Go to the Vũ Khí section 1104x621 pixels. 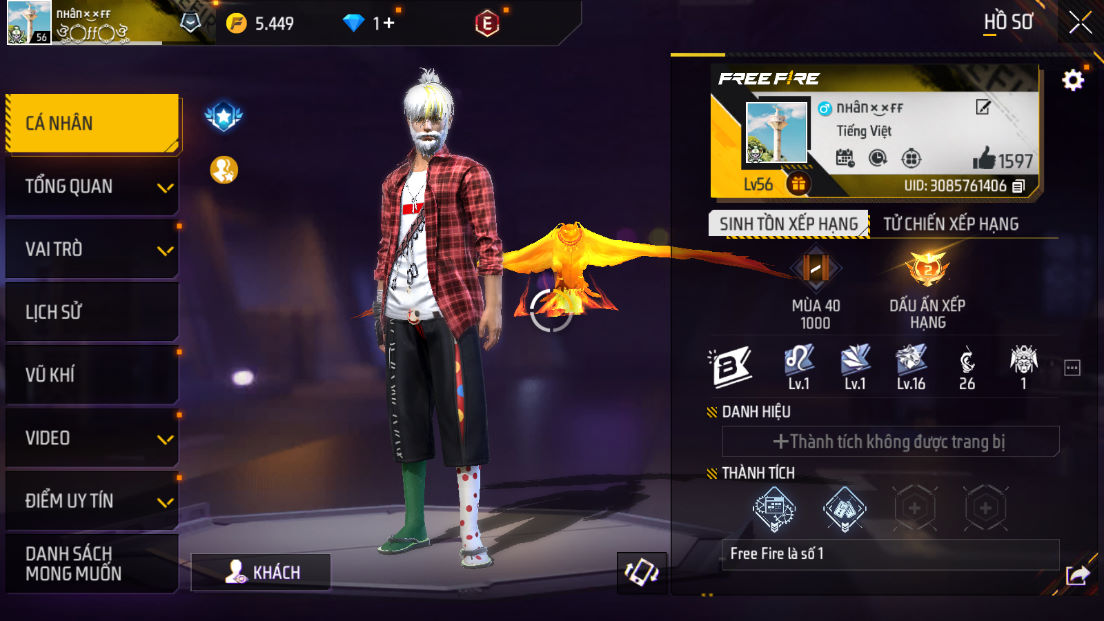click(x=92, y=376)
